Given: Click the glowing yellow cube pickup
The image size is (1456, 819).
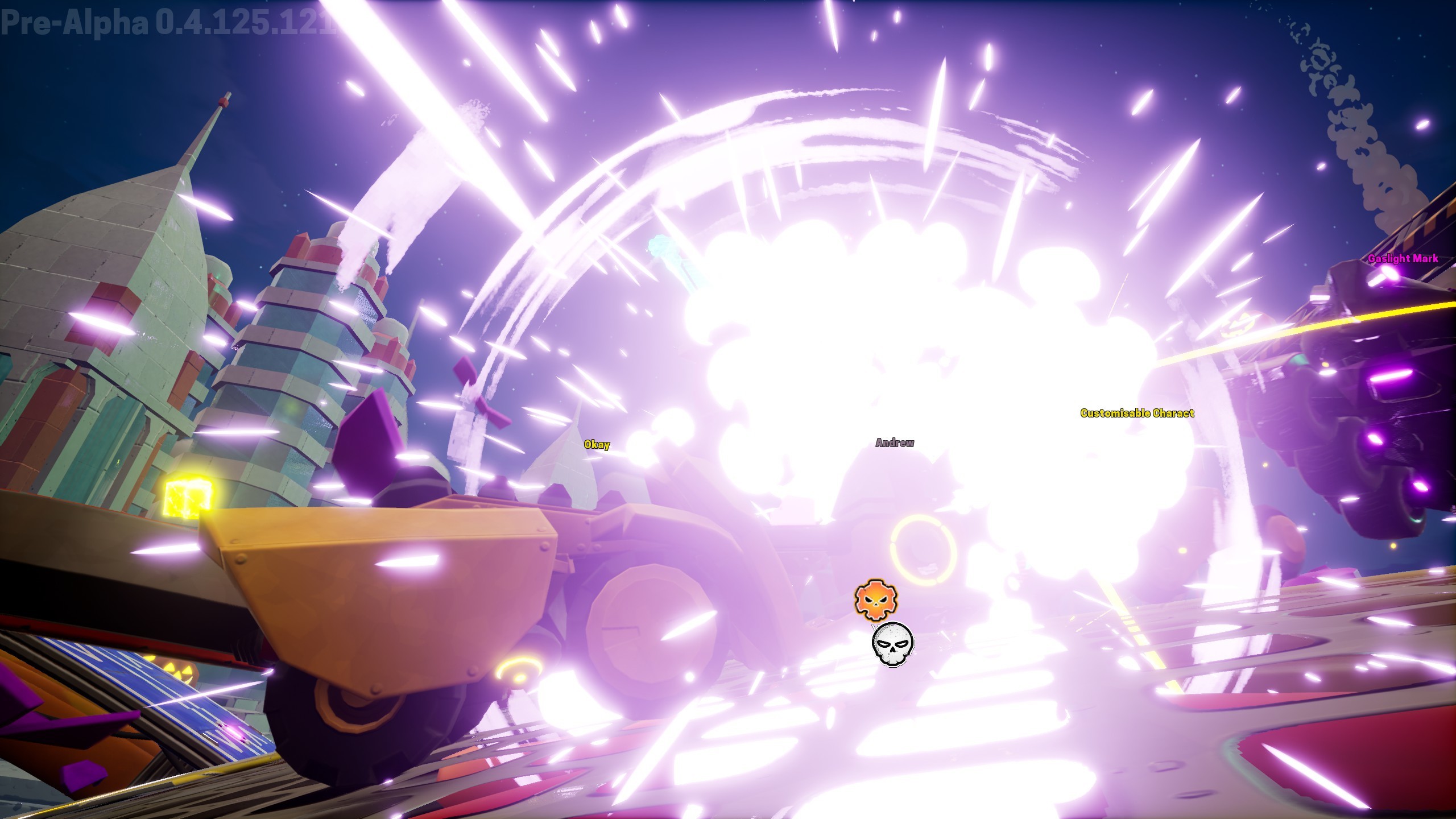Looking at the screenshot, I should click(x=188, y=496).
